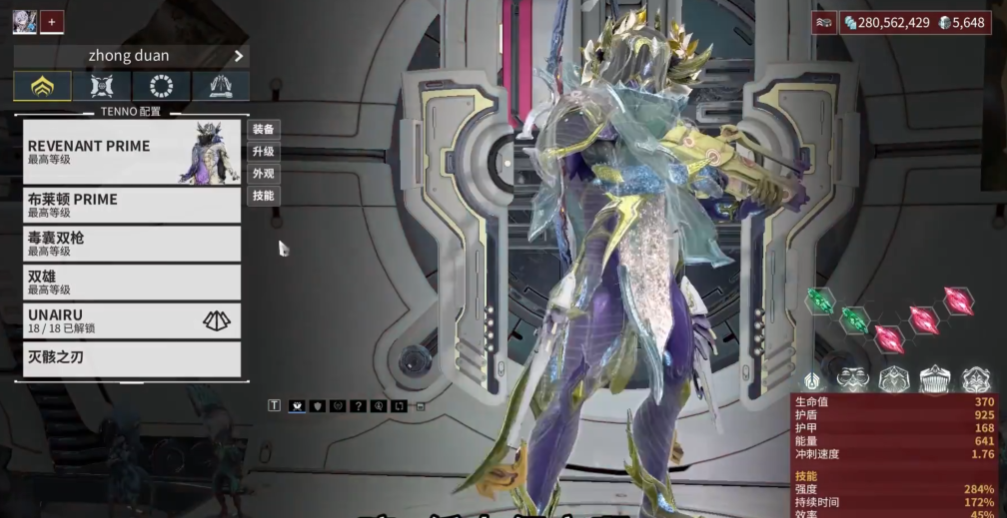Image resolution: width=1007 pixels, height=518 pixels.
Task: Choose the 双雄 melee weapon slot
Action: click(132, 282)
